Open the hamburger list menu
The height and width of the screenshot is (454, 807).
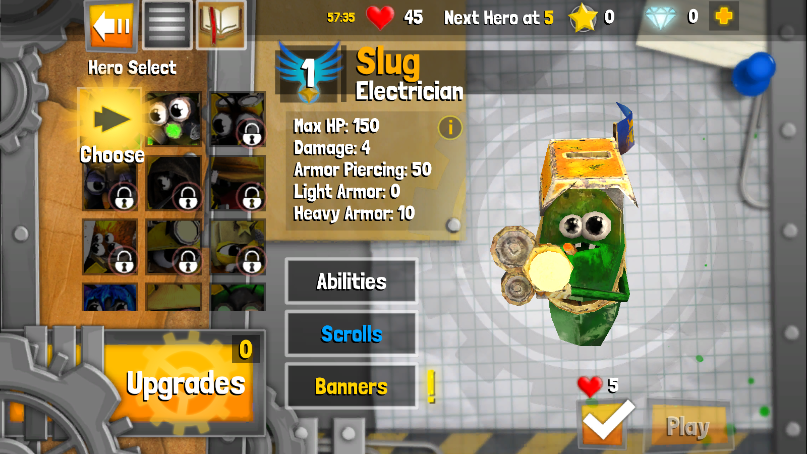167,24
